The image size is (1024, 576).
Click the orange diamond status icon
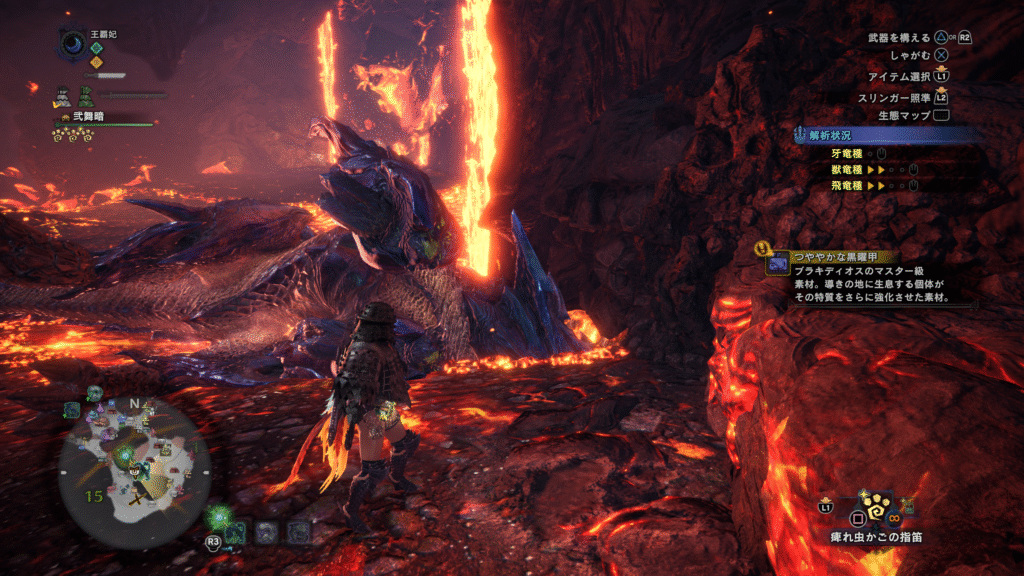(97, 61)
